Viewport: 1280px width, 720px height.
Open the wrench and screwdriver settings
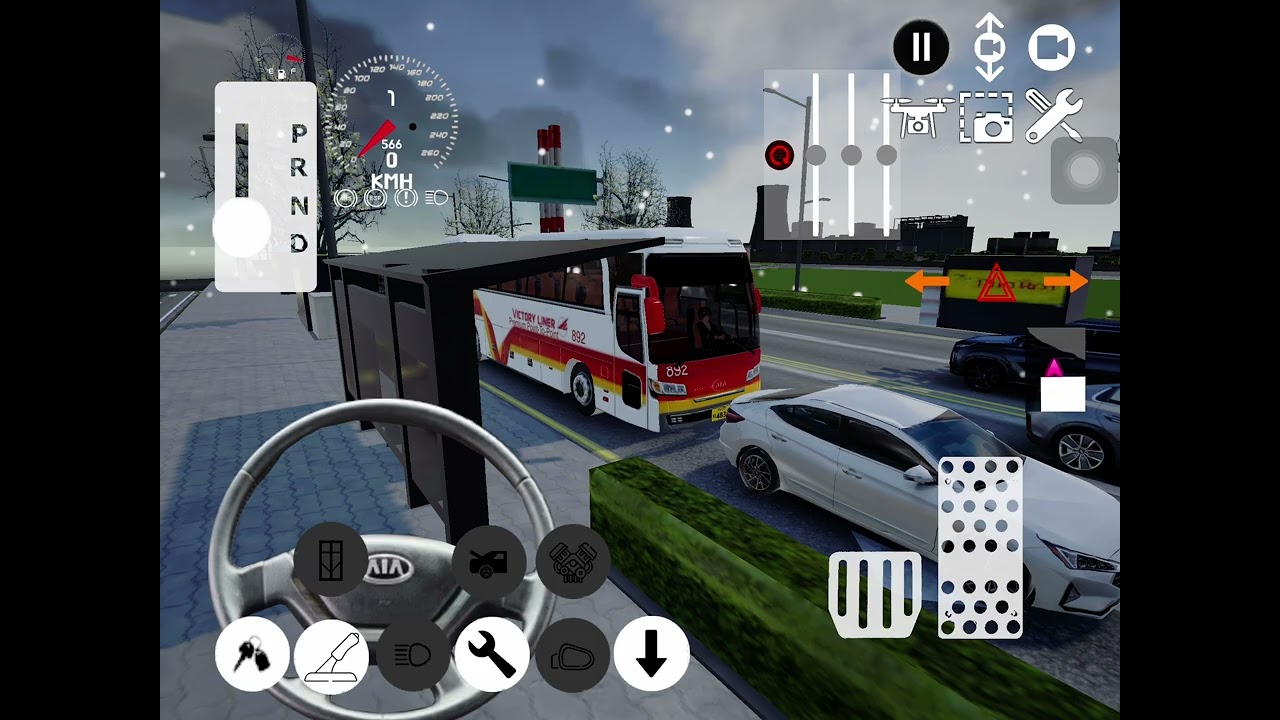[1054, 115]
